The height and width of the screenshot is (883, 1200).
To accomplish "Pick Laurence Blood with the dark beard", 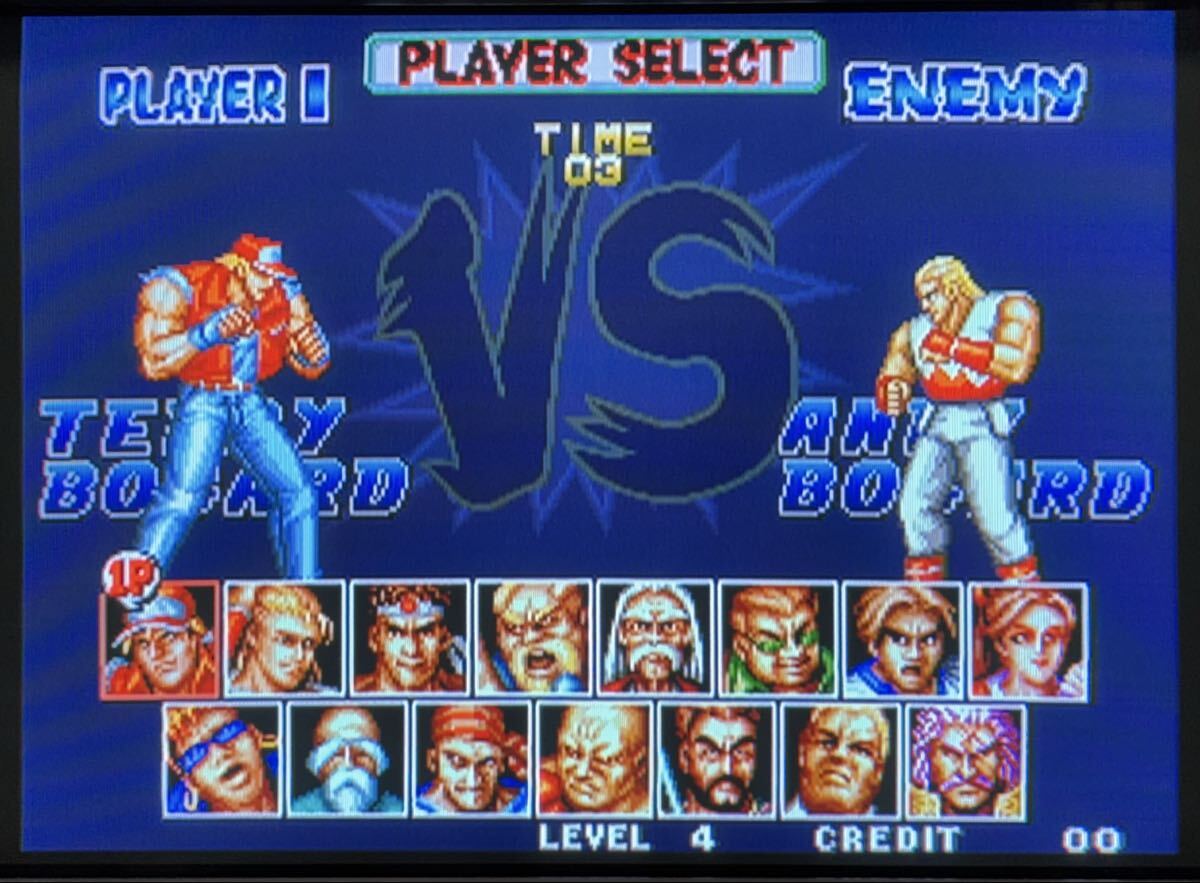I will click(716, 760).
